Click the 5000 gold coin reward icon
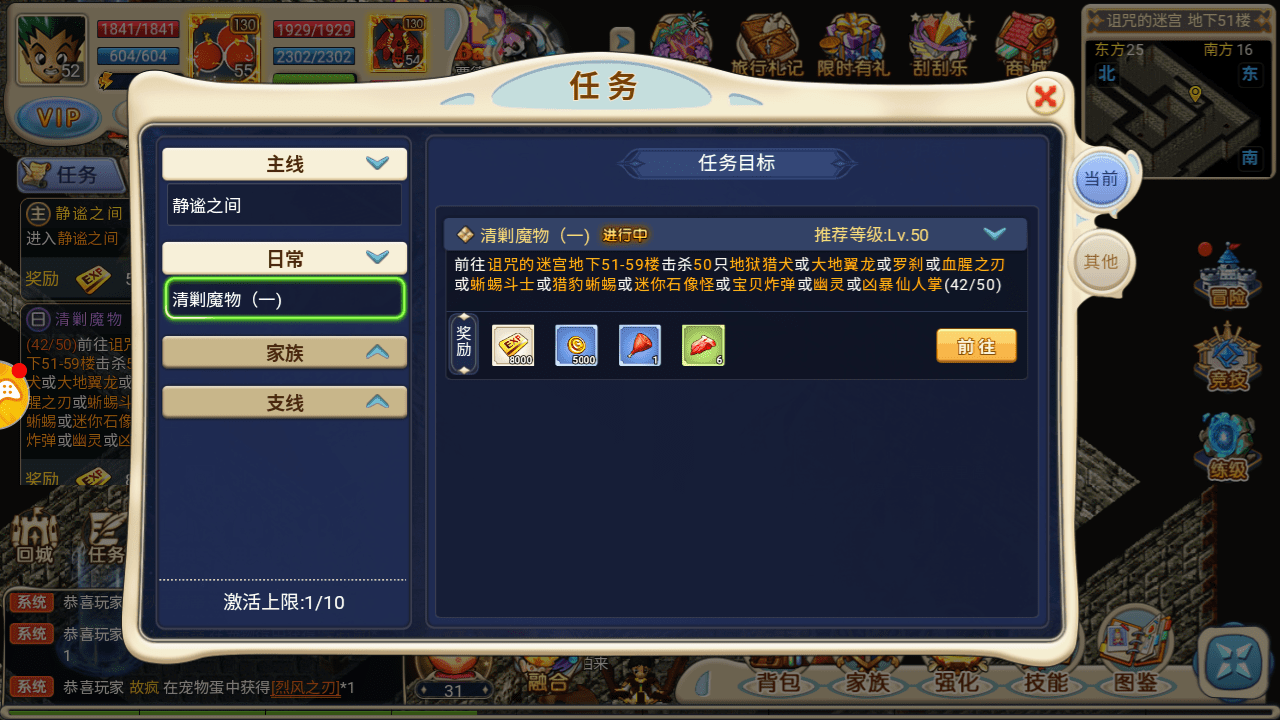This screenshot has height=720, width=1280. pyautogui.click(x=576, y=344)
